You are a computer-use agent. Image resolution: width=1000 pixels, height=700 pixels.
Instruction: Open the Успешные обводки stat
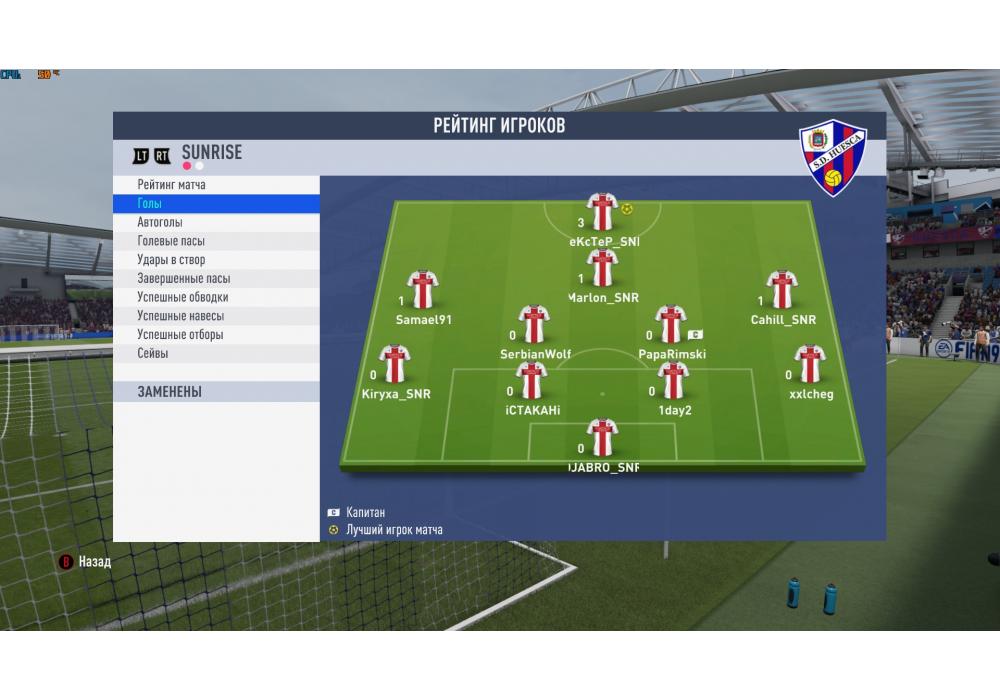(x=182, y=297)
